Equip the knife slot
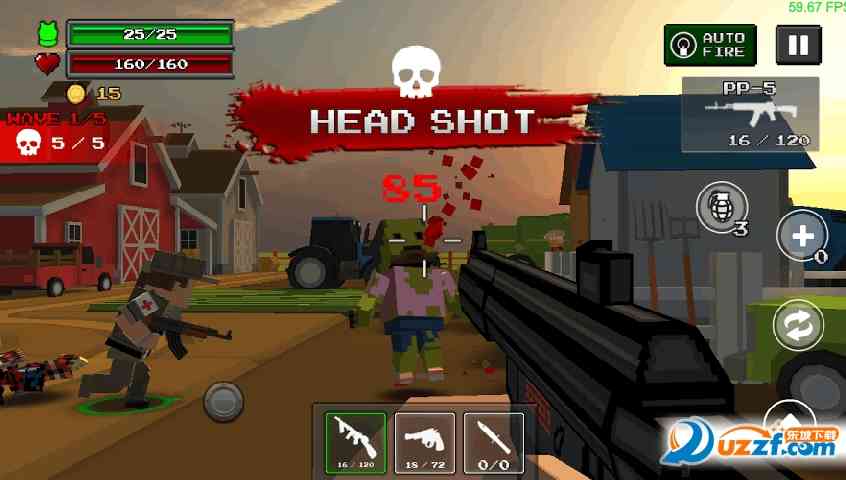The image size is (846, 480). click(493, 442)
